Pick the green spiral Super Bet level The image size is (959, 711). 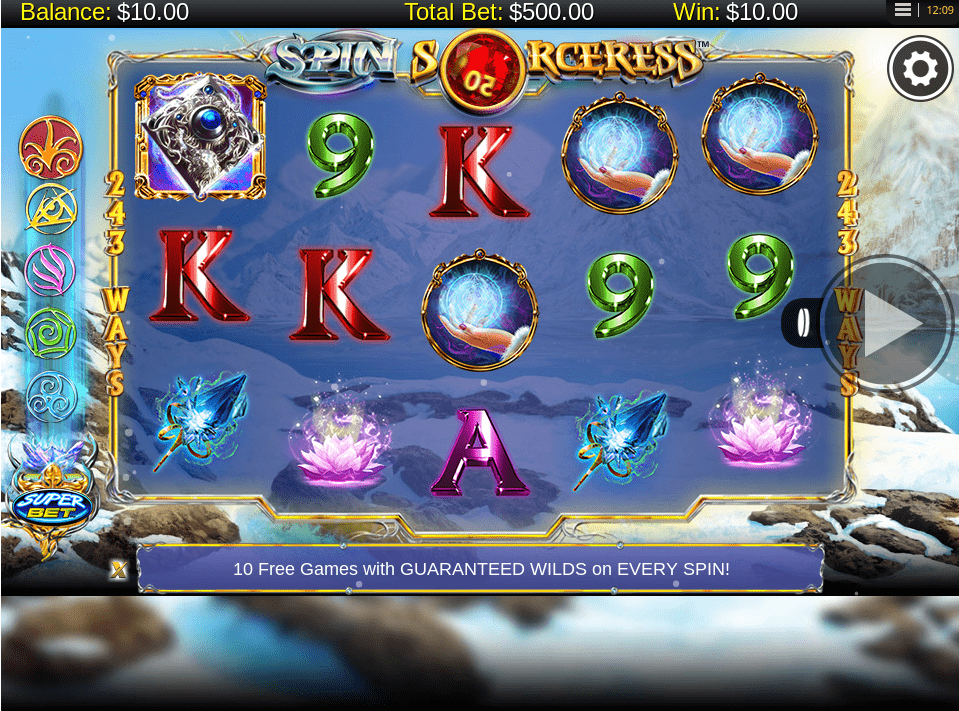pos(51,332)
